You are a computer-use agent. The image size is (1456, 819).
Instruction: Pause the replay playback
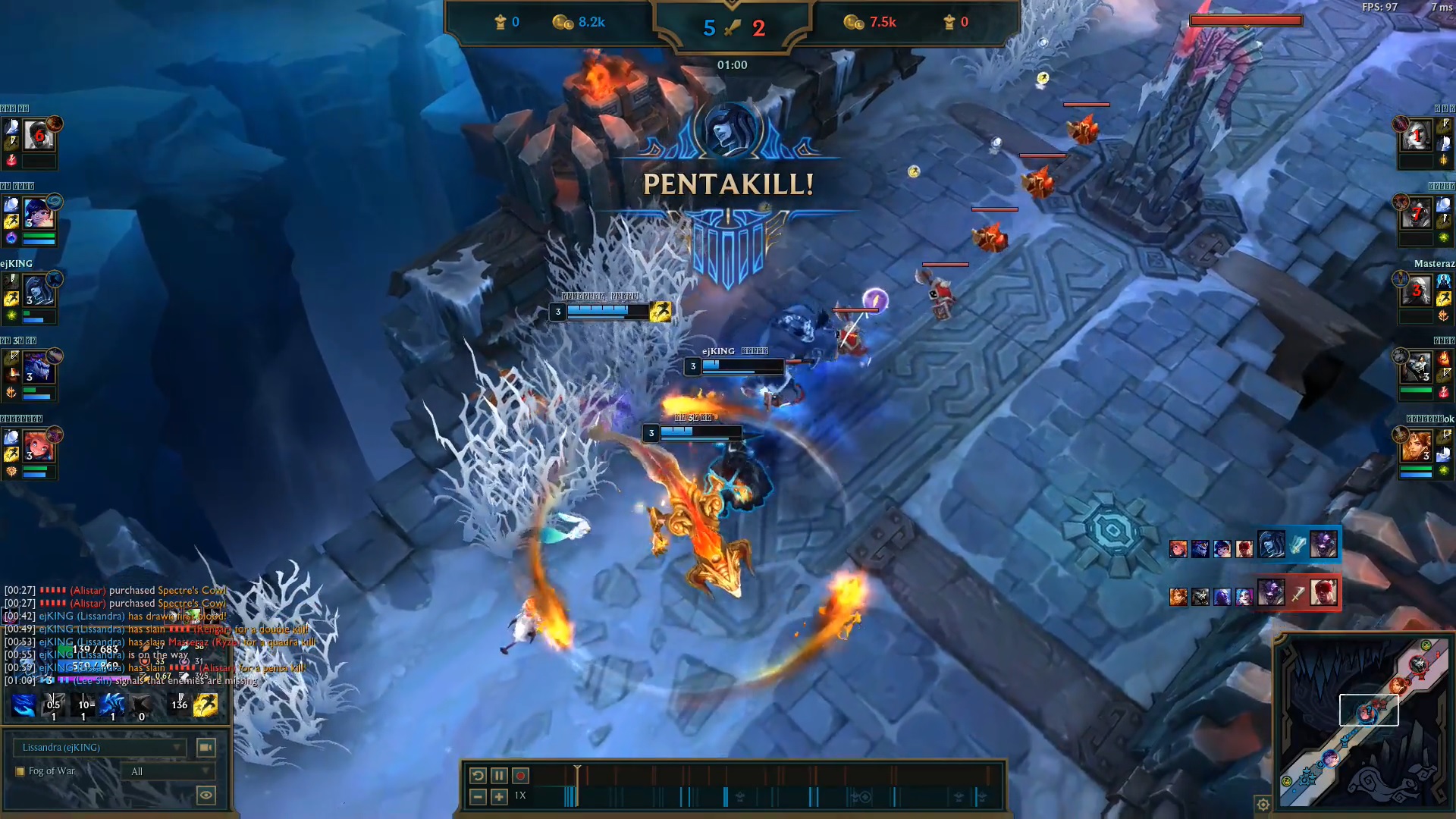coord(499,775)
